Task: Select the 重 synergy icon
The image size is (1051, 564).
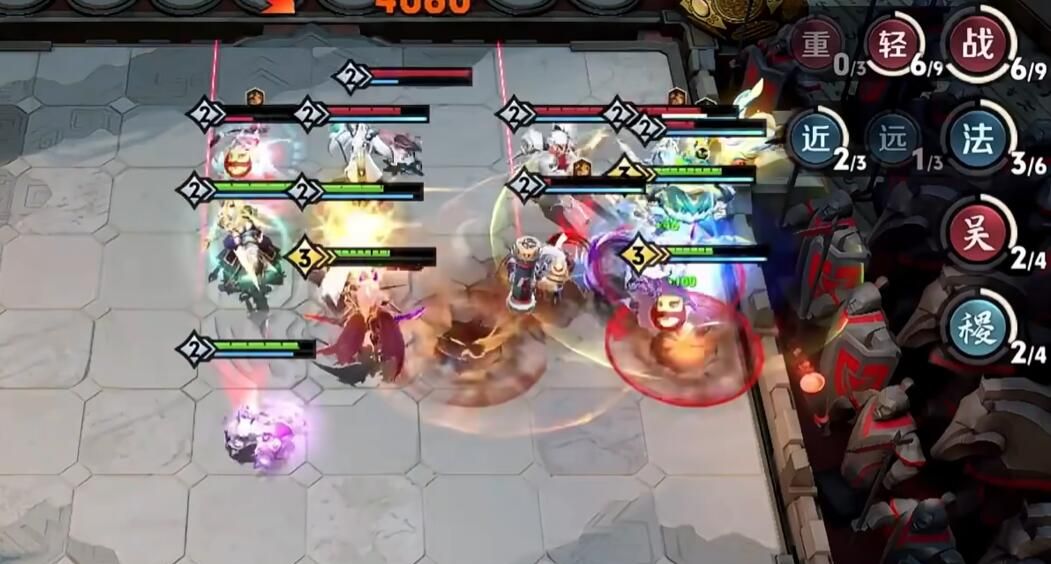Action: tap(816, 45)
